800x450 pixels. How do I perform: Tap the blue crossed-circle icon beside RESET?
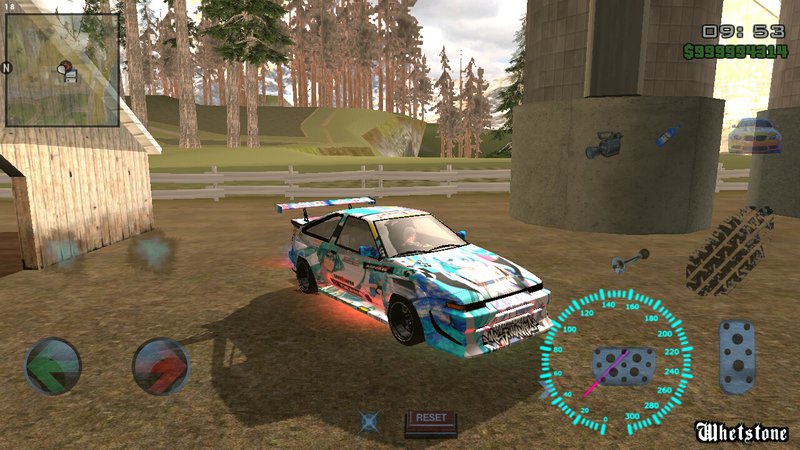click(371, 422)
